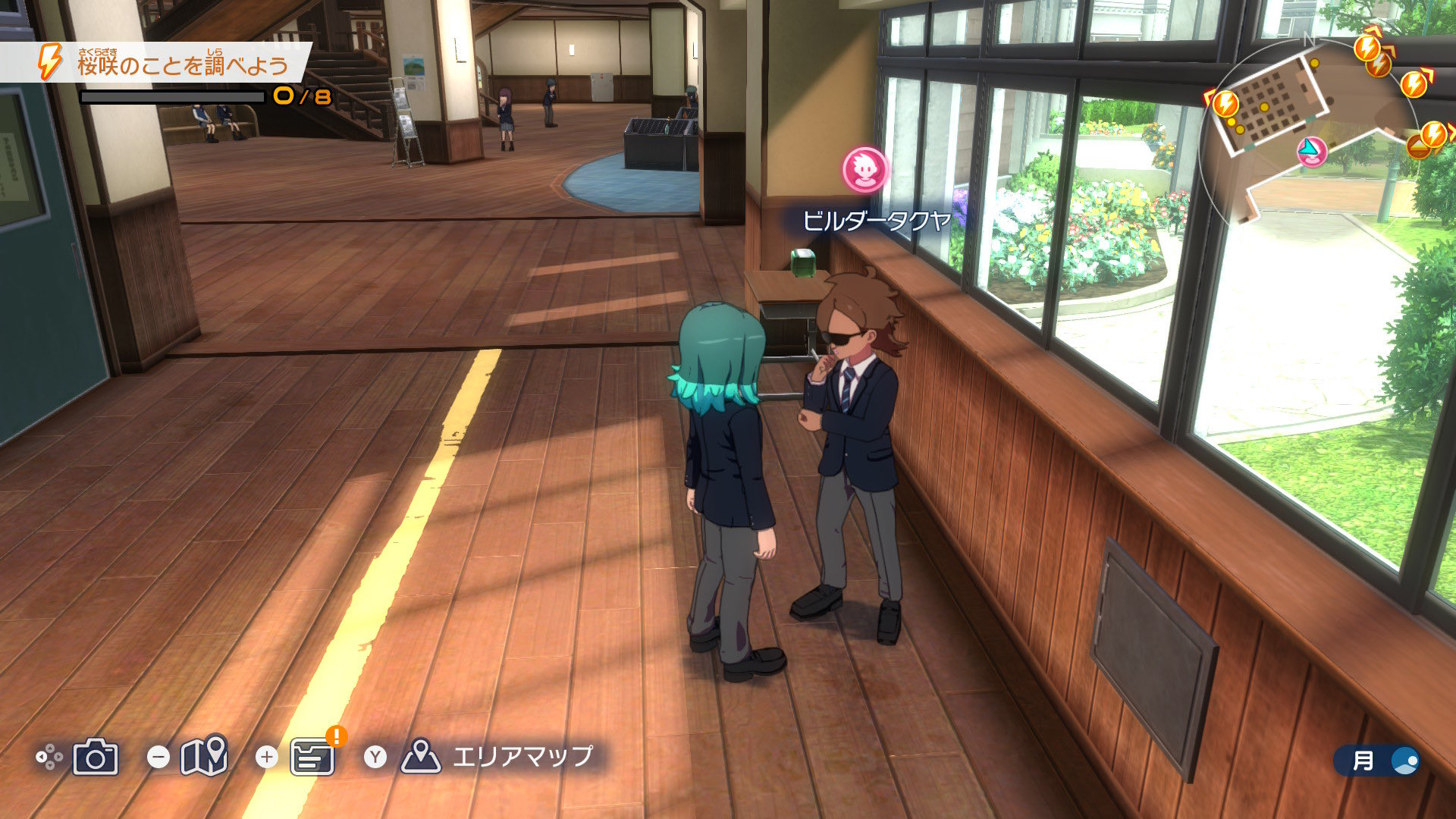
Task: Select the pink character icon above ビルダータクヤ
Action: (x=864, y=170)
